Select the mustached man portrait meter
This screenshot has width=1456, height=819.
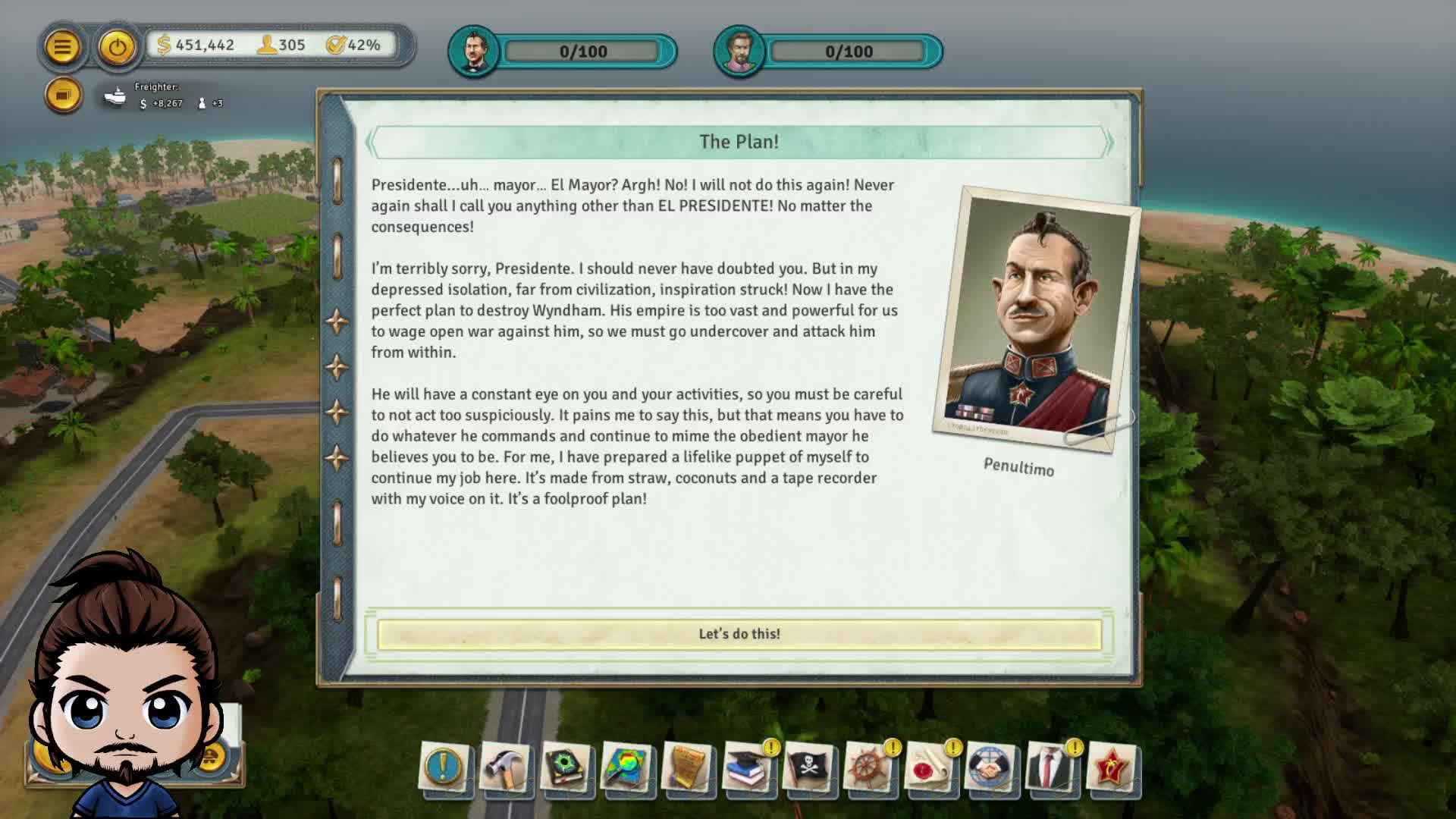pyautogui.click(x=474, y=52)
